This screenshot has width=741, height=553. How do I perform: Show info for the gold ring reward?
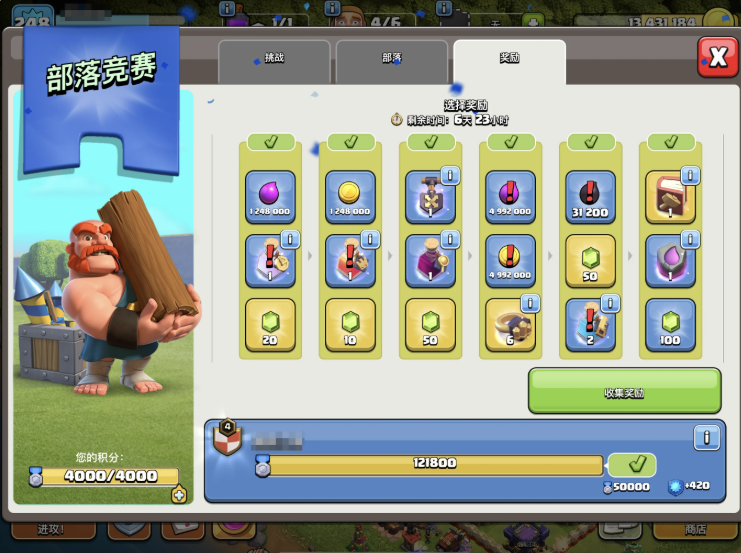pos(529,303)
